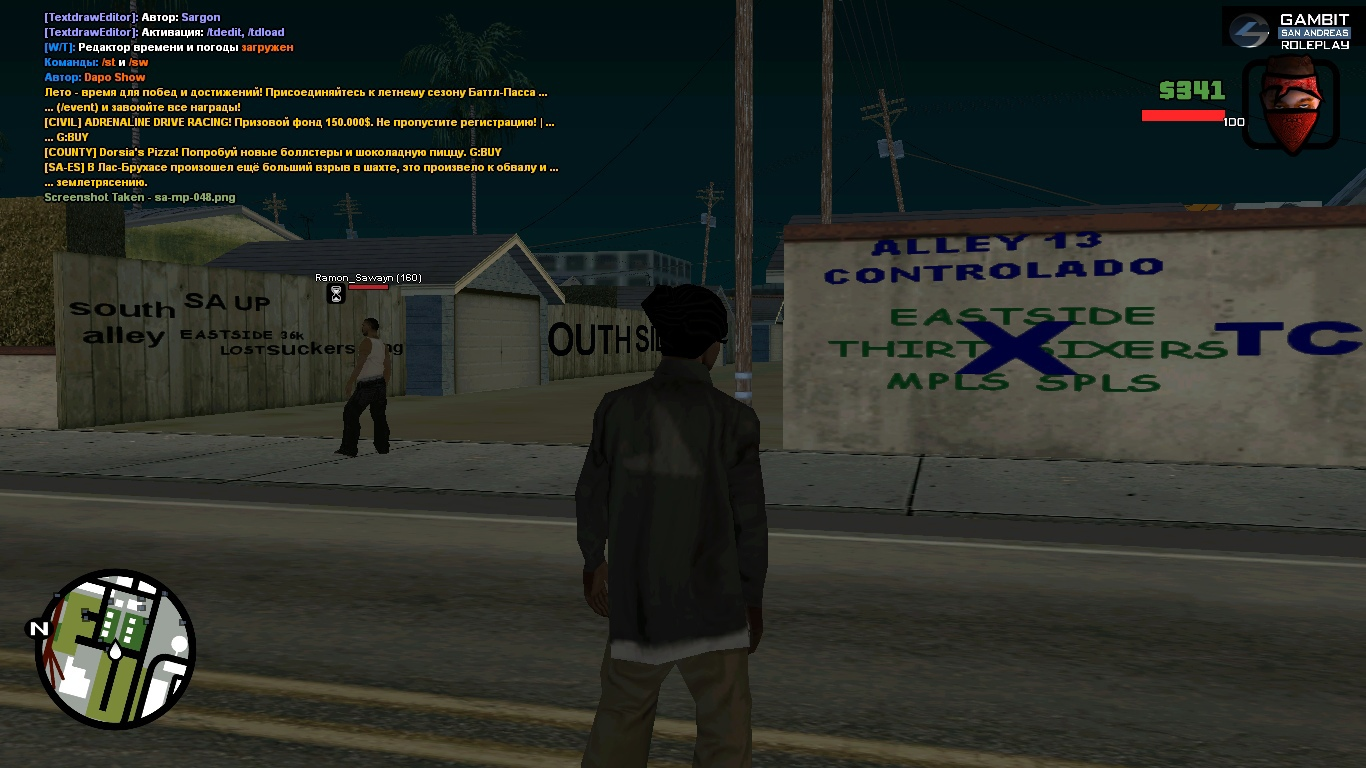Click the north marker on the radar
Viewport: 1366px width, 768px height.
click(38, 629)
